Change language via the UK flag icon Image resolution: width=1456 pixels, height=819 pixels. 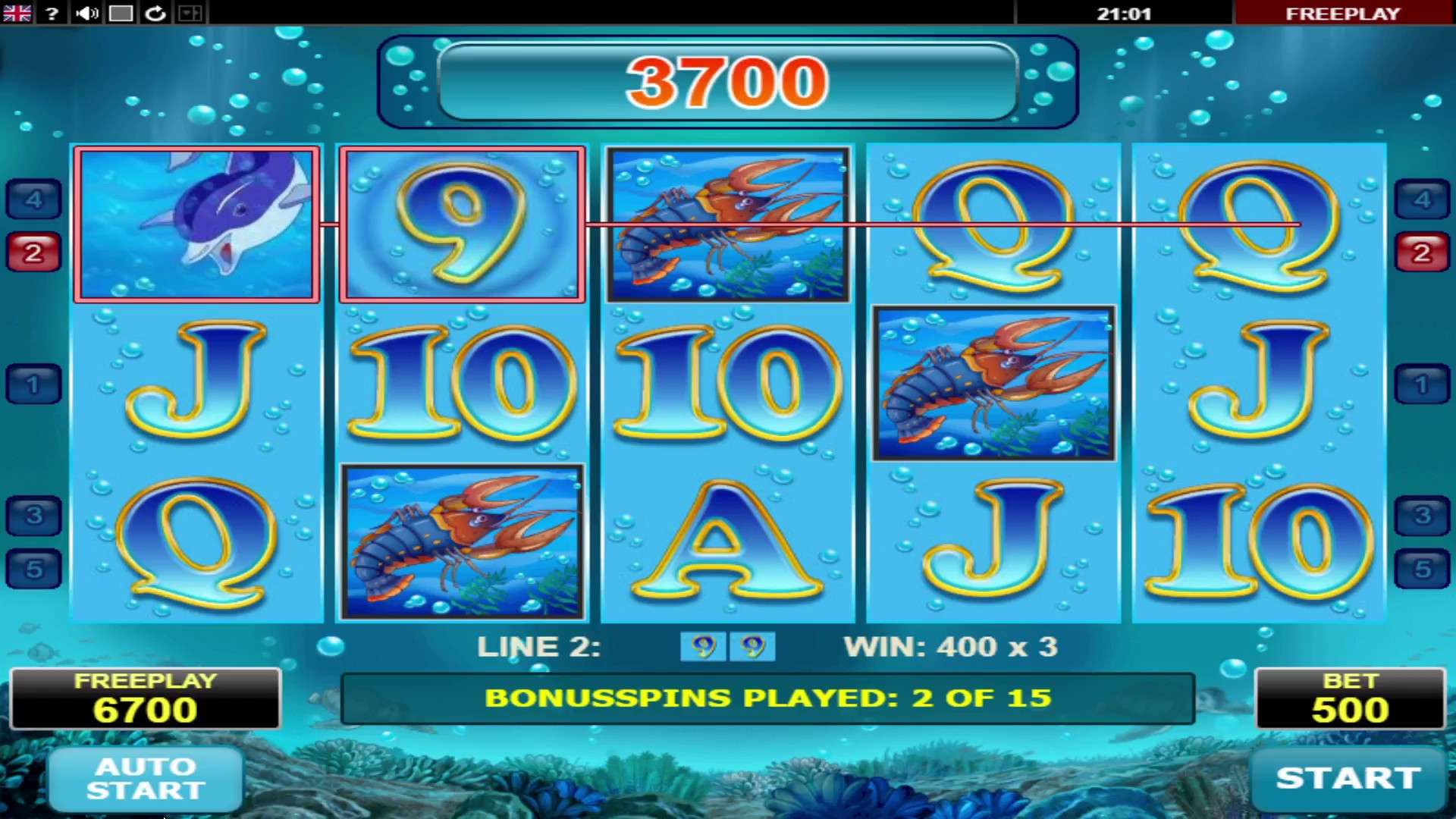pos(17,13)
